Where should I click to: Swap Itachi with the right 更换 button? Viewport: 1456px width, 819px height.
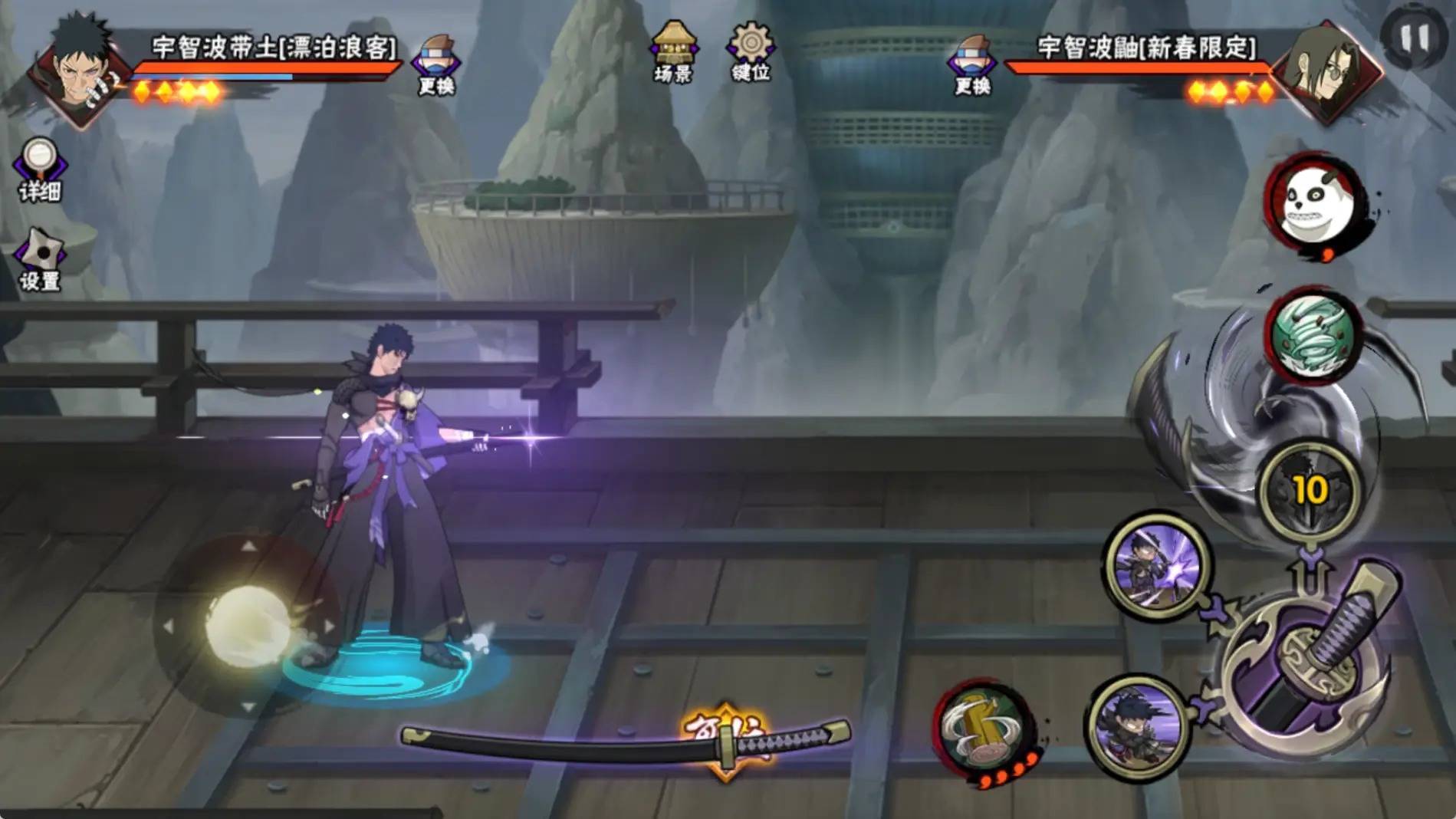(972, 65)
